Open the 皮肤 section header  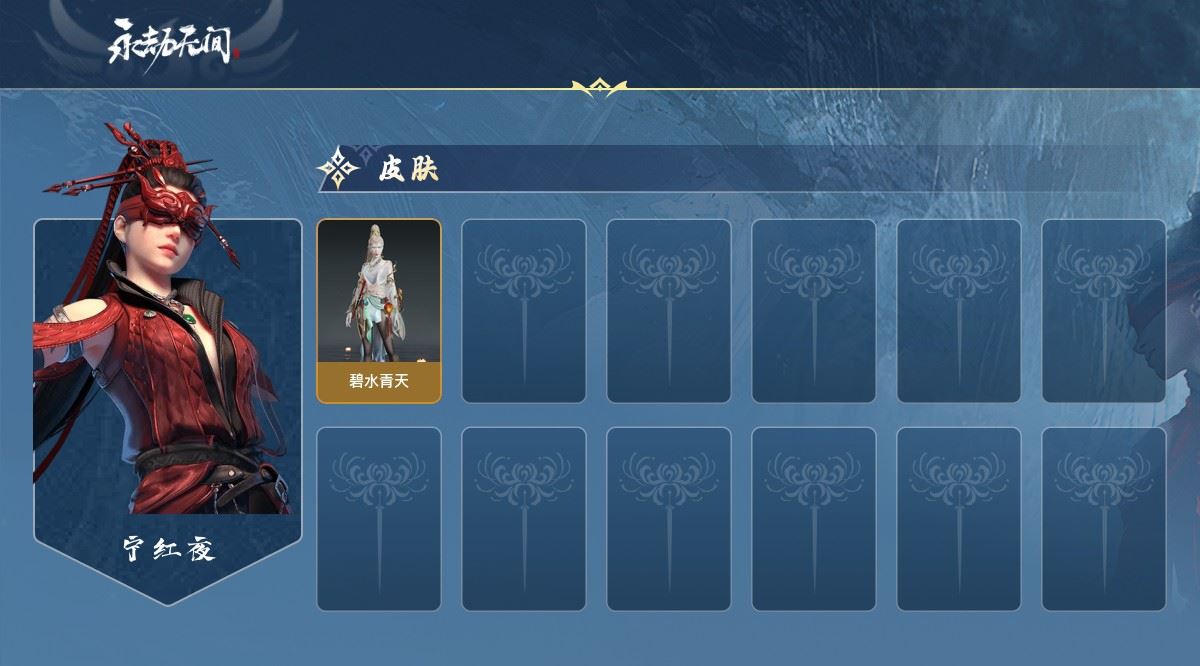(408, 169)
